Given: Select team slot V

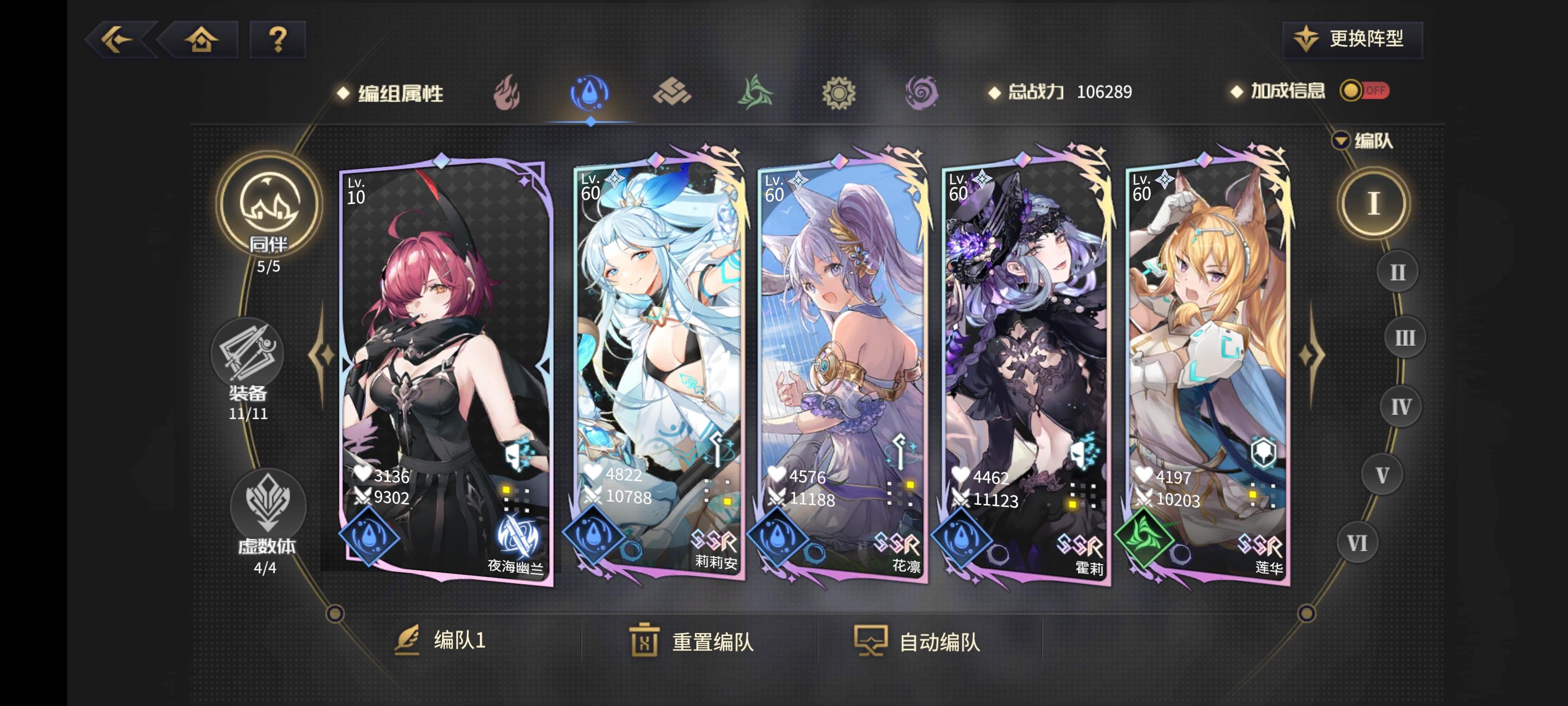Looking at the screenshot, I should pos(1383,474).
